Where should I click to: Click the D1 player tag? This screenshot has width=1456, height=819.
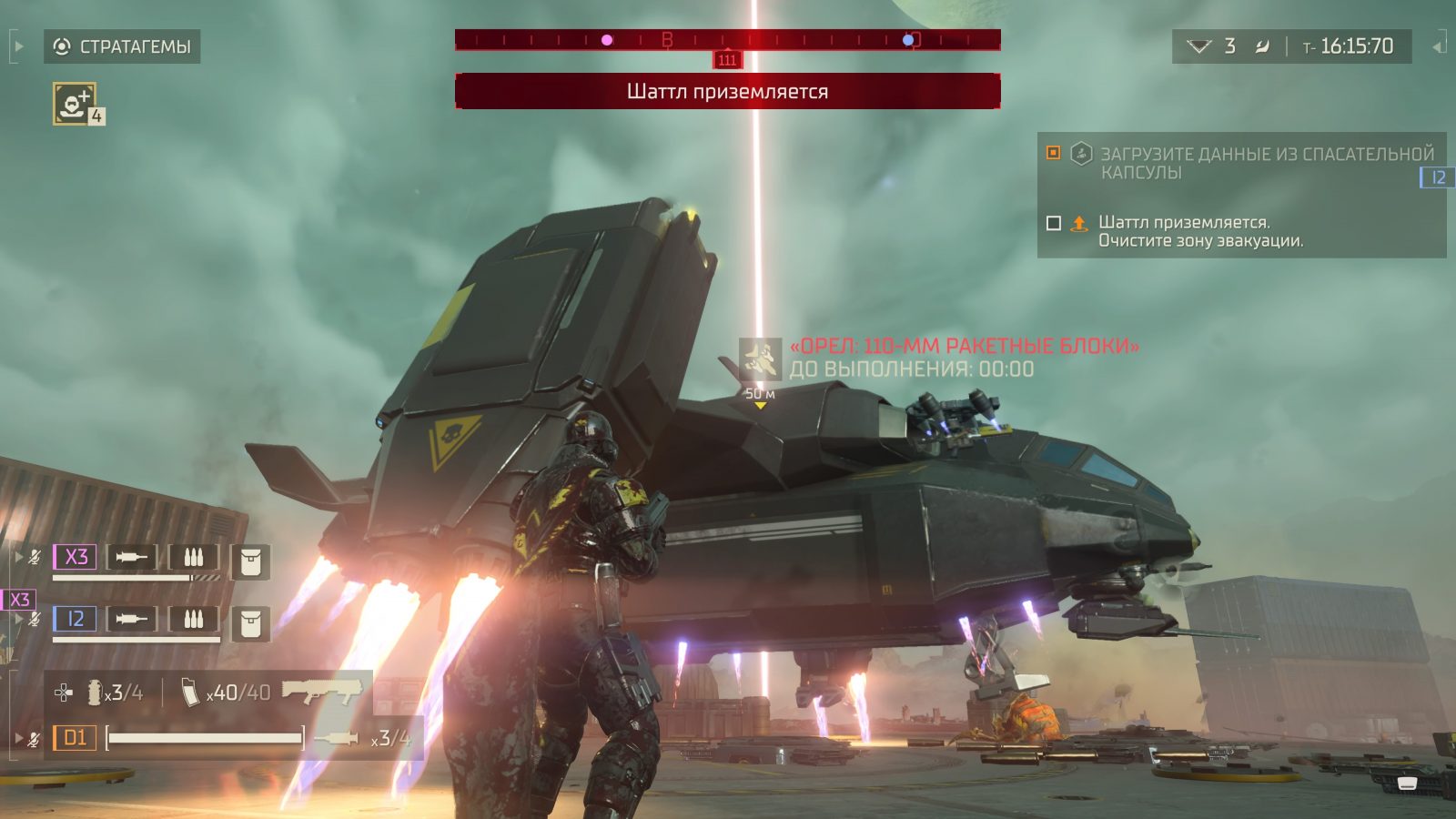(75, 737)
